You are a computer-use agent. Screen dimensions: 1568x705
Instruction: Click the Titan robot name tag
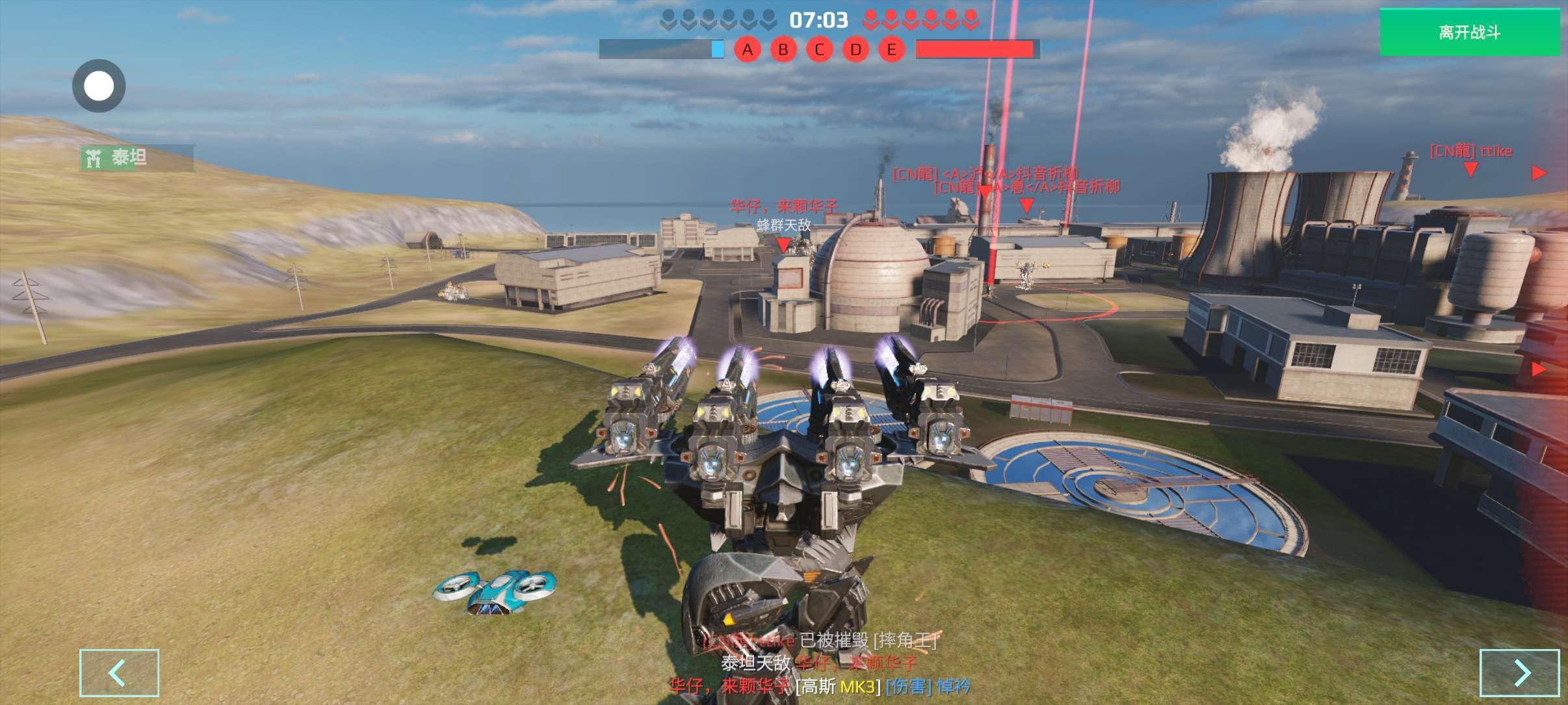click(137, 158)
